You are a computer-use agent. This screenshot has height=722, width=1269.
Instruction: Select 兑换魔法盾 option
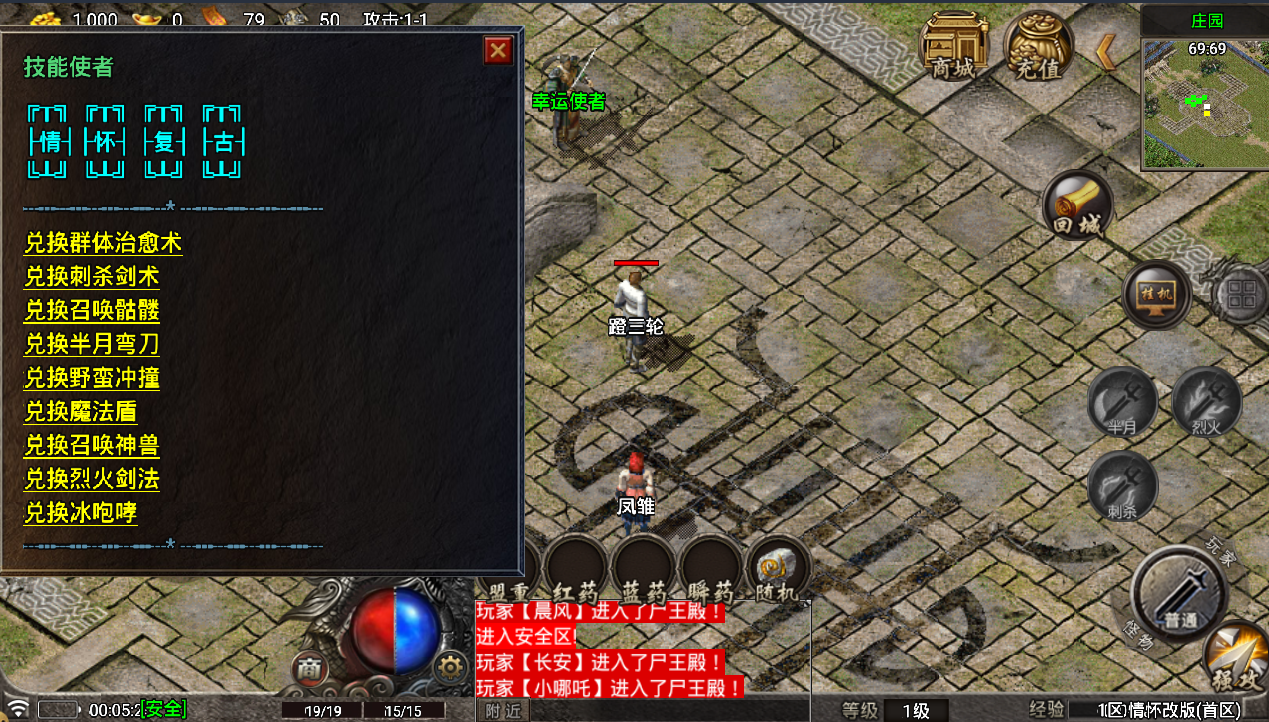pyautogui.click(x=81, y=411)
